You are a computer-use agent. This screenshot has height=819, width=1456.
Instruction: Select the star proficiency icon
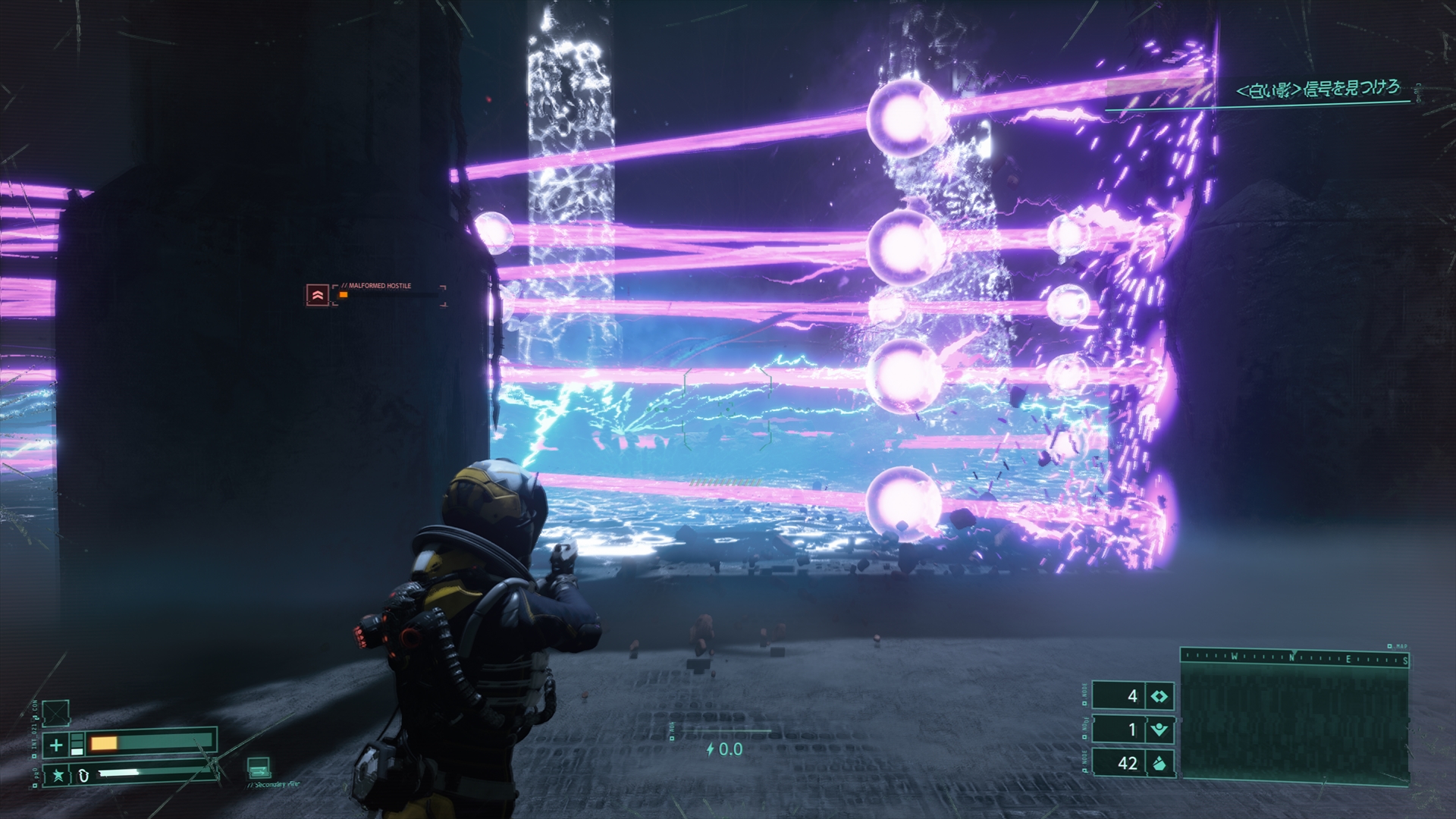tap(57, 775)
